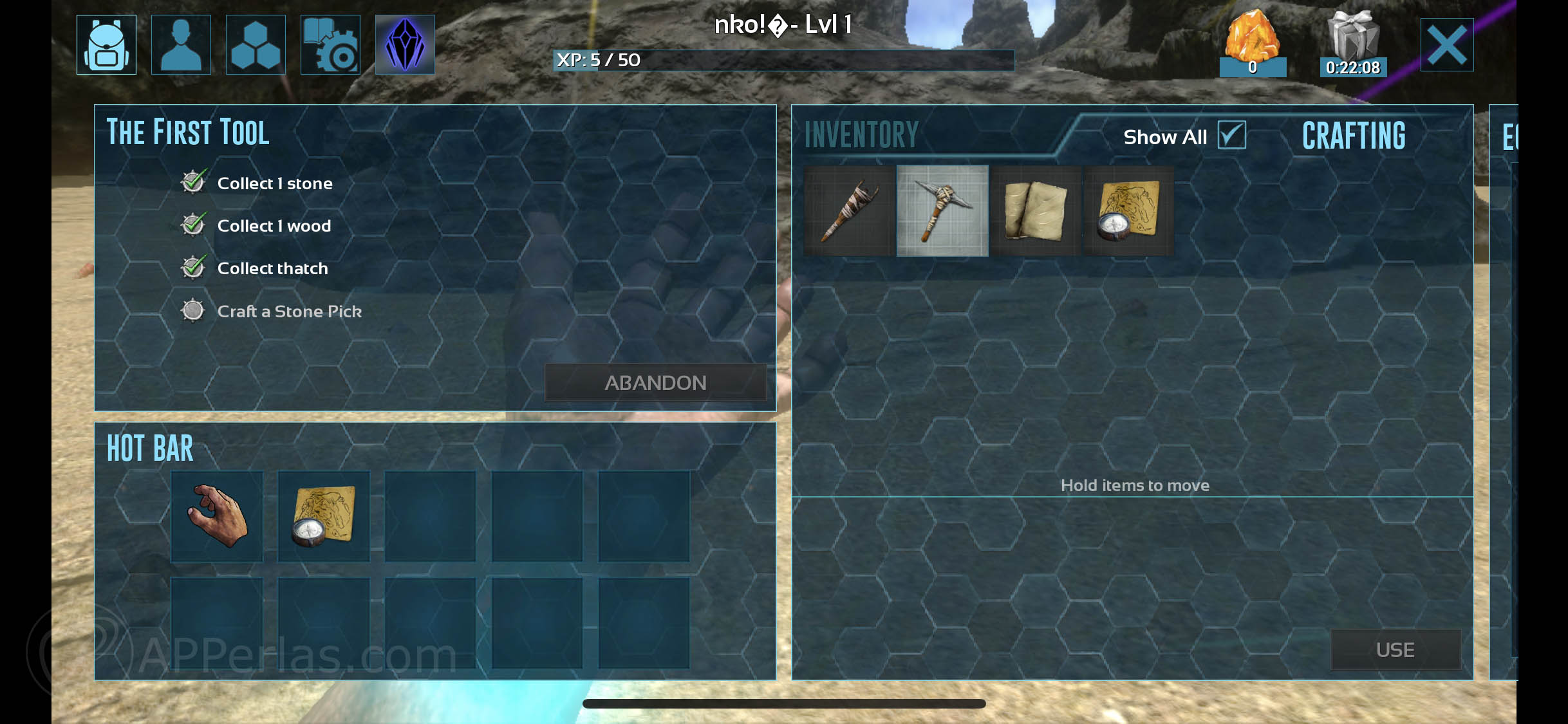Click the Use button
This screenshot has height=724, width=1568.
(x=1395, y=650)
